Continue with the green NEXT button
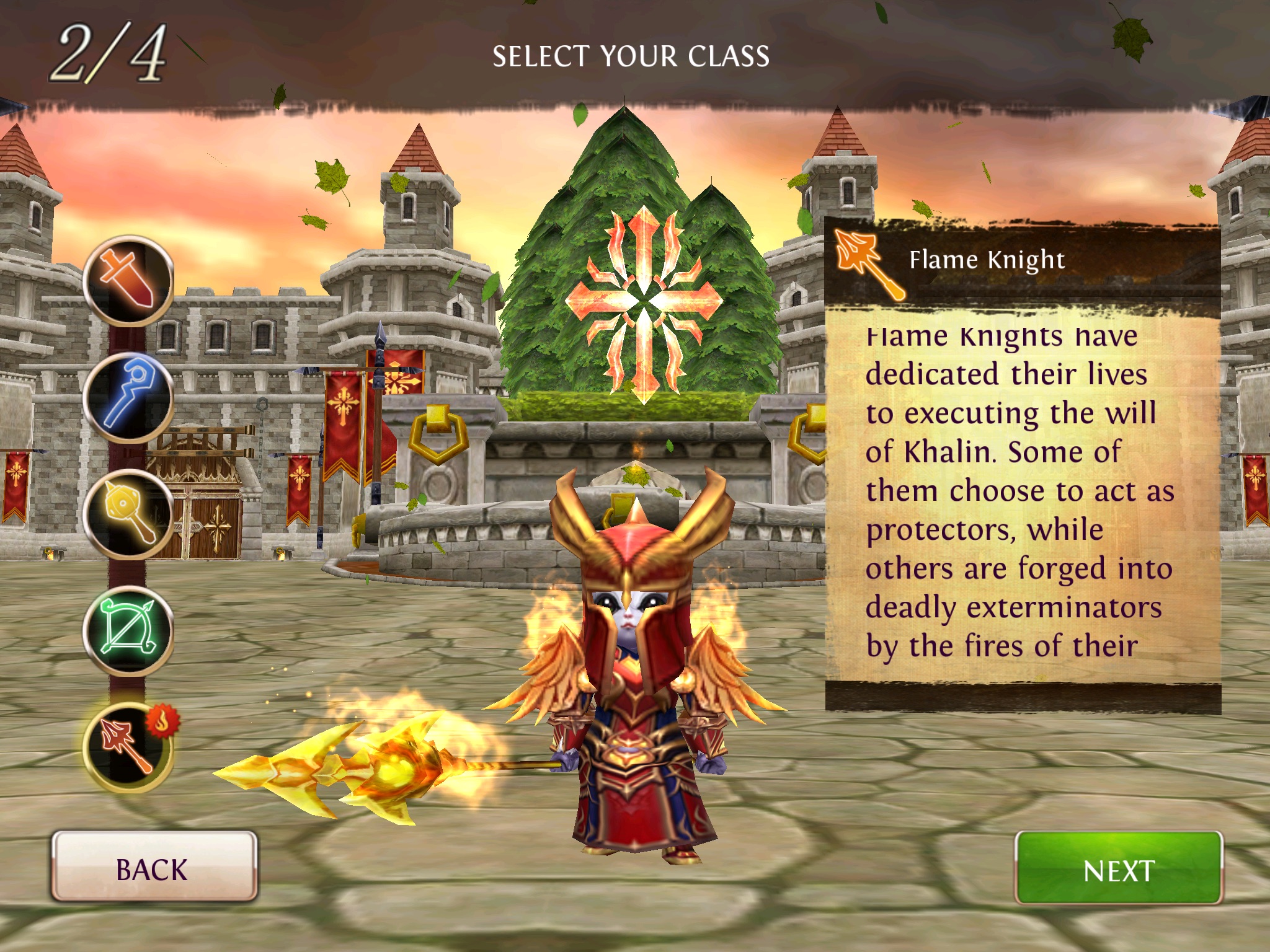1270x952 pixels. [1118, 869]
